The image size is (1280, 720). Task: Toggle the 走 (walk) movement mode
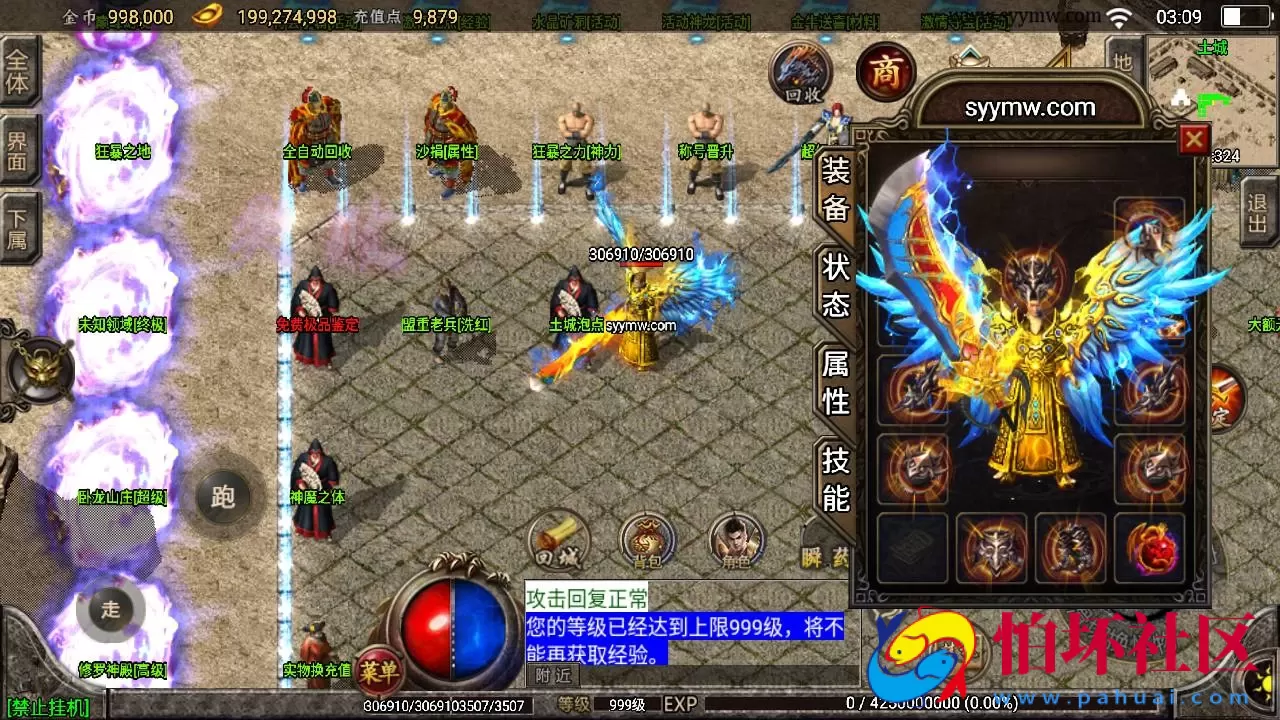click(x=110, y=608)
